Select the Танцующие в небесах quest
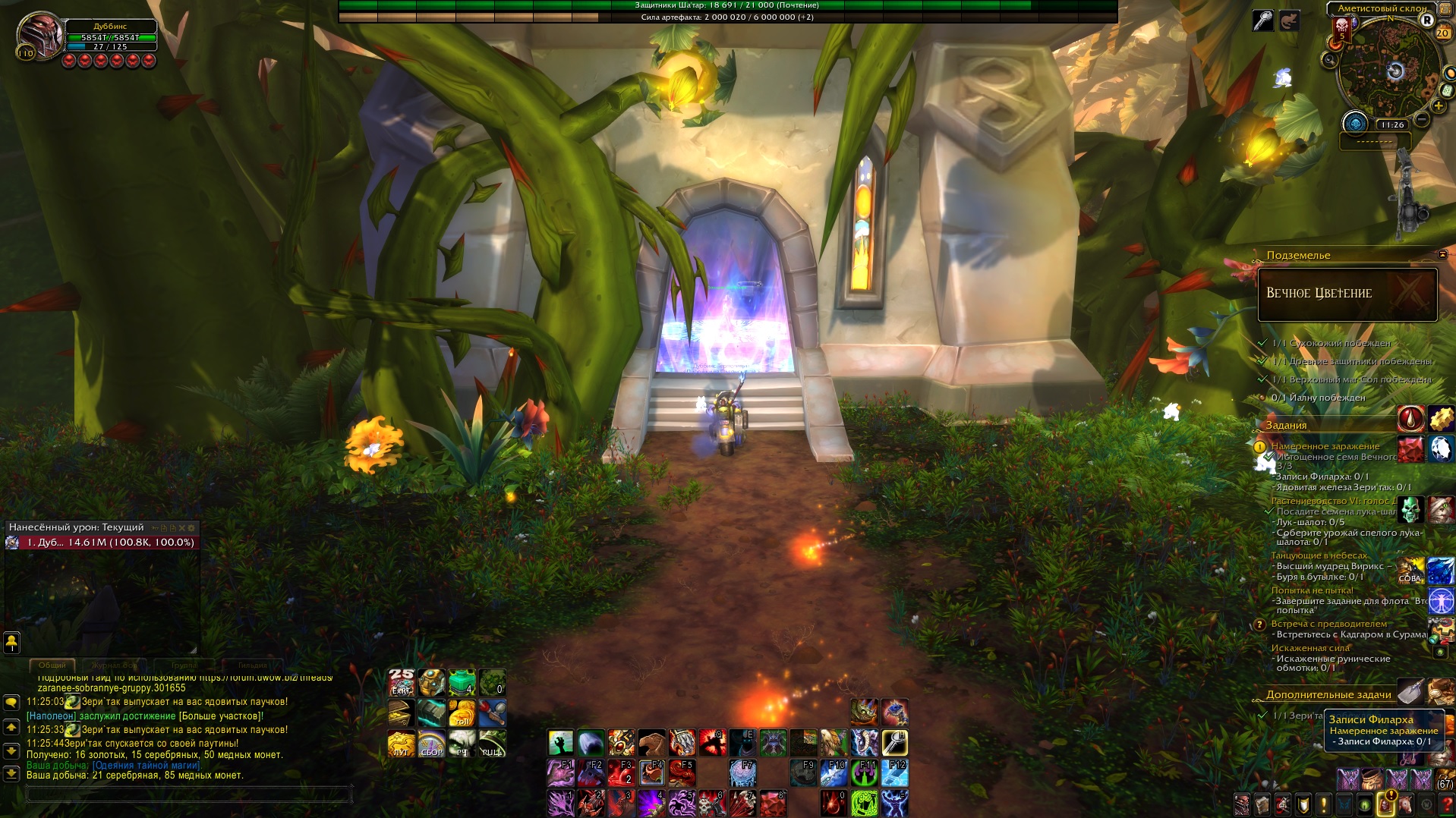The width and height of the screenshot is (1456, 818). (x=1319, y=555)
